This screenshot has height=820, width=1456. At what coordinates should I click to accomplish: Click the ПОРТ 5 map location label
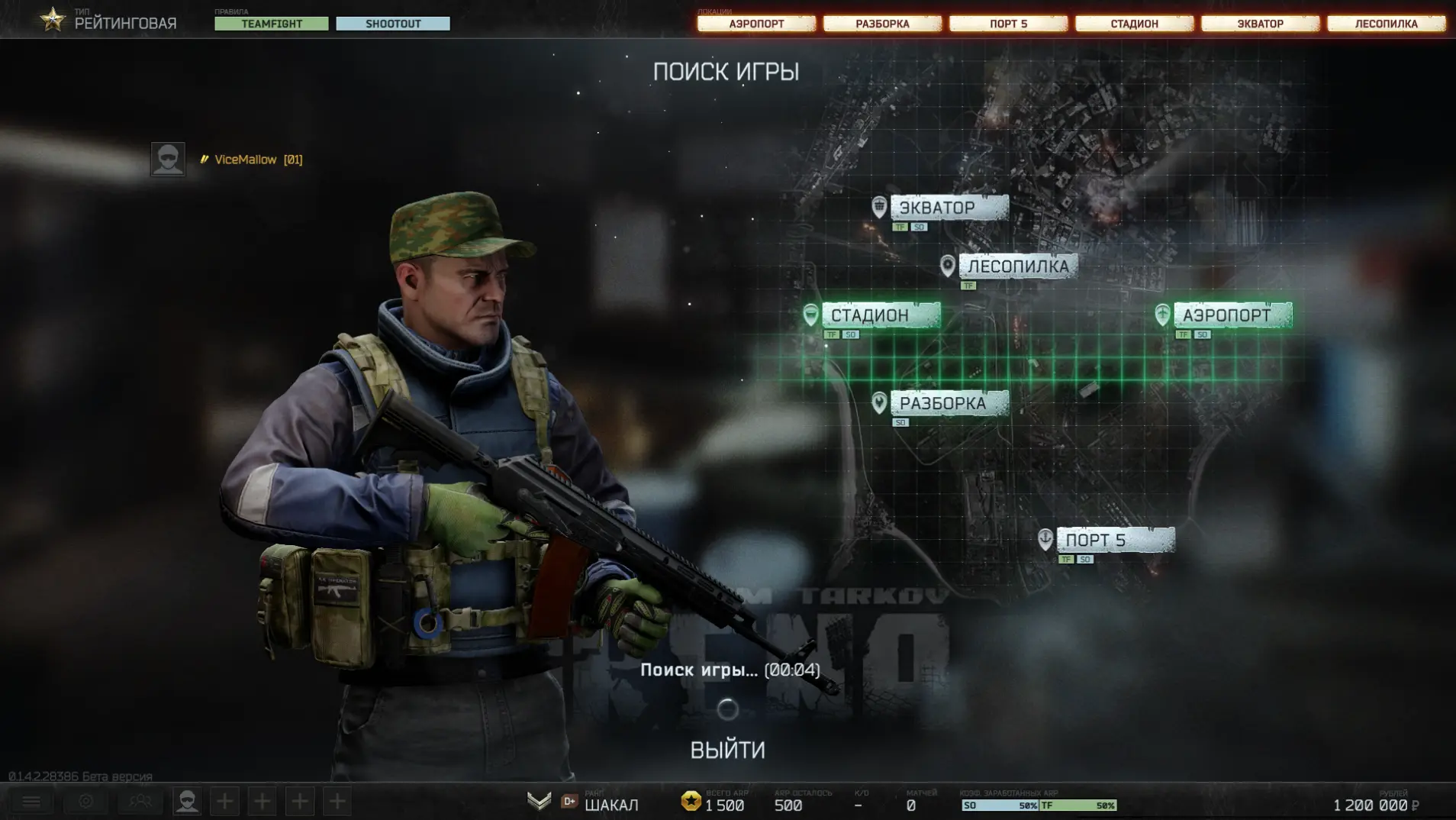1115,540
